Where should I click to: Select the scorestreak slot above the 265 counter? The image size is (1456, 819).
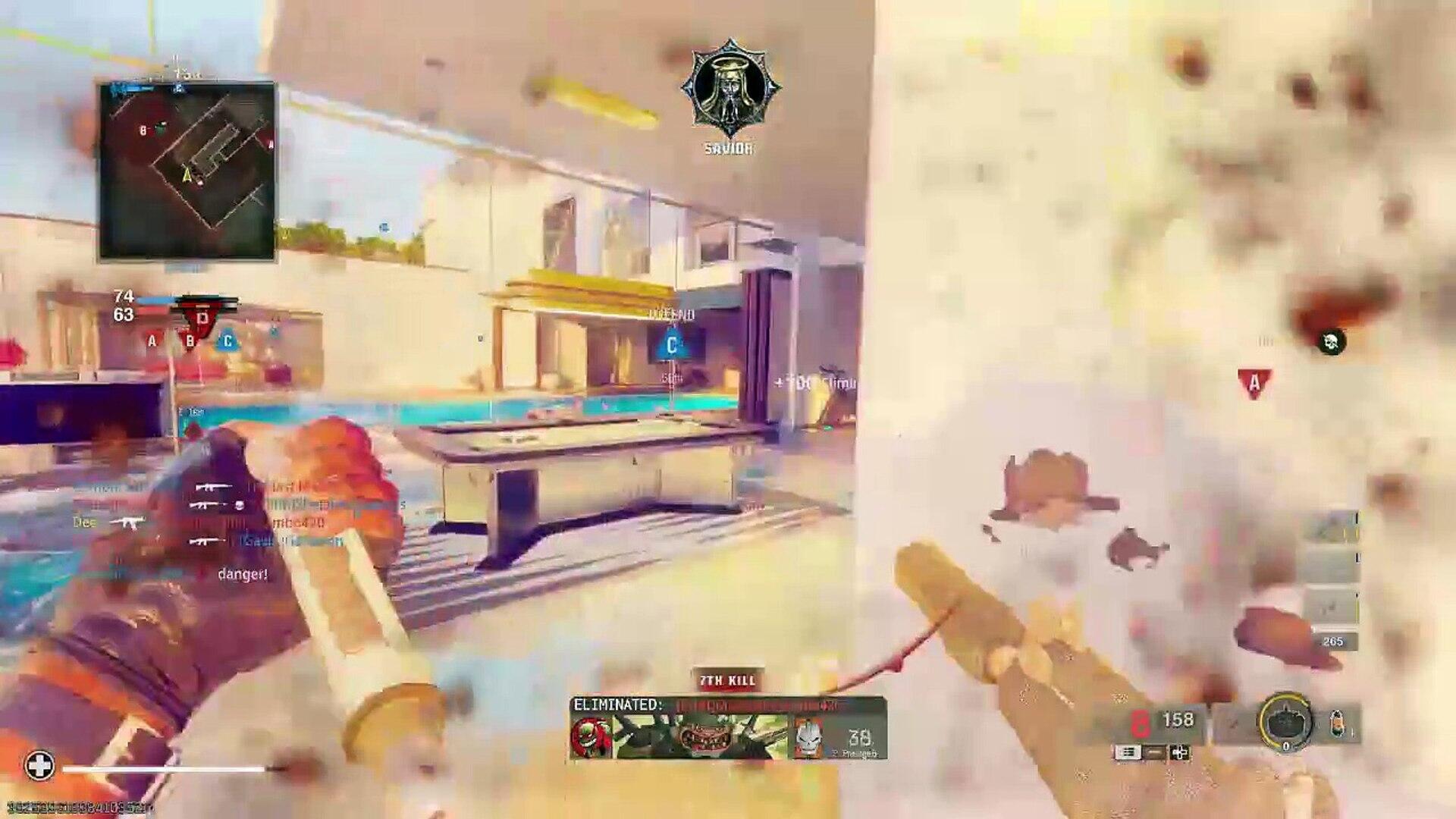(1332, 607)
